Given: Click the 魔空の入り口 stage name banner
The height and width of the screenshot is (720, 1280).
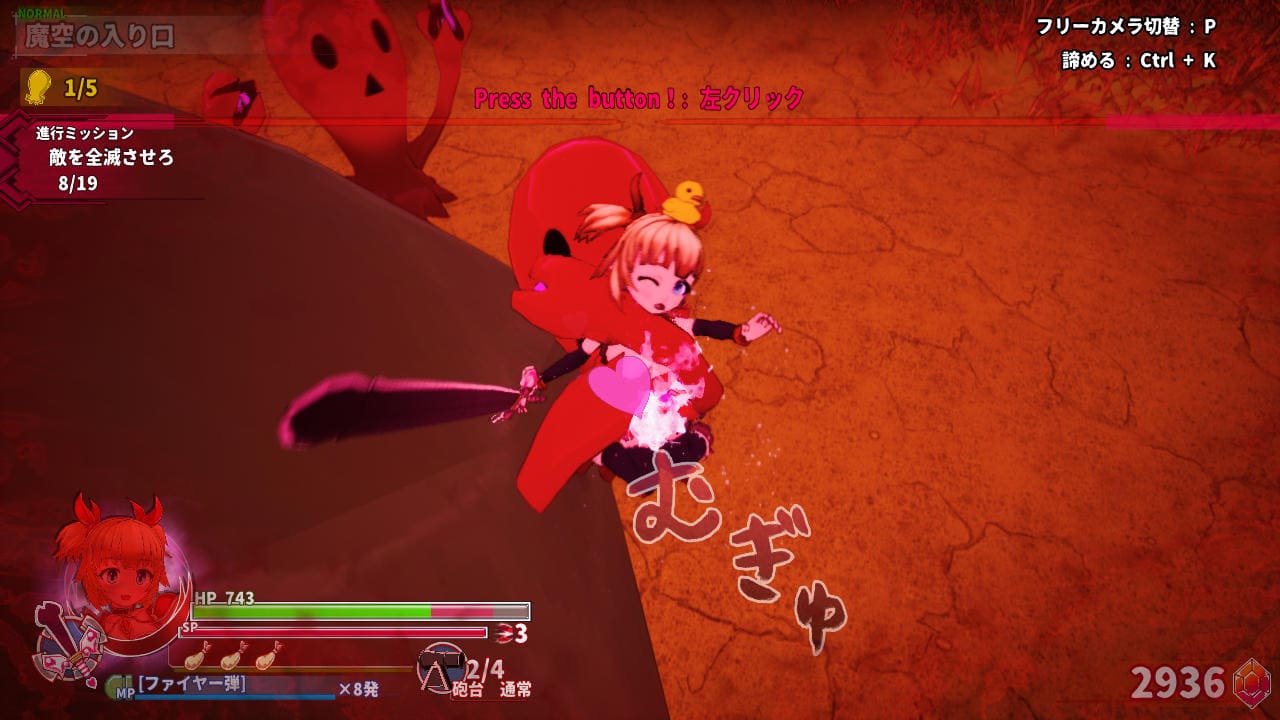Looking at the screenshot, I should (100, 37).
